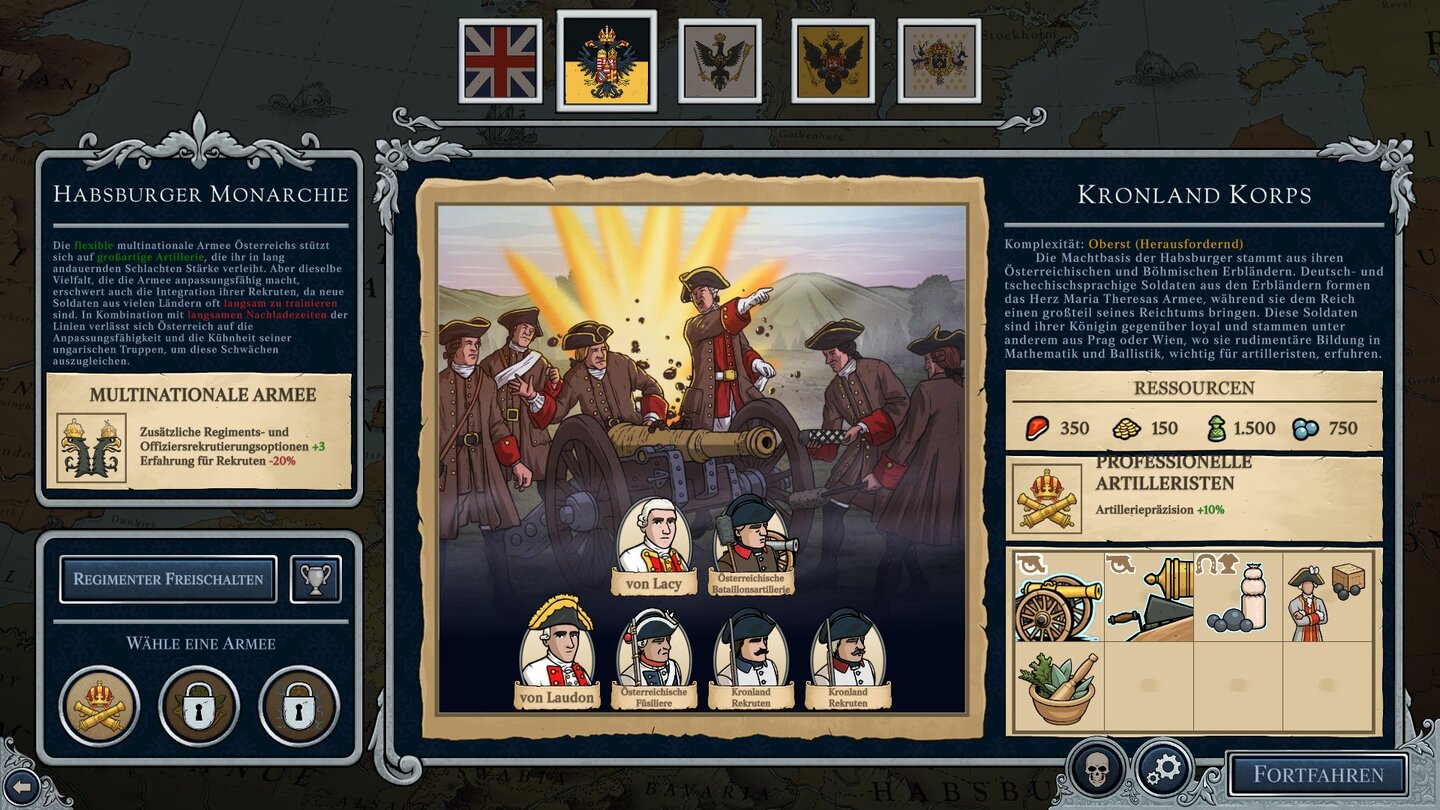Click the Regimenter Freischalten button

tap(169, 578)
